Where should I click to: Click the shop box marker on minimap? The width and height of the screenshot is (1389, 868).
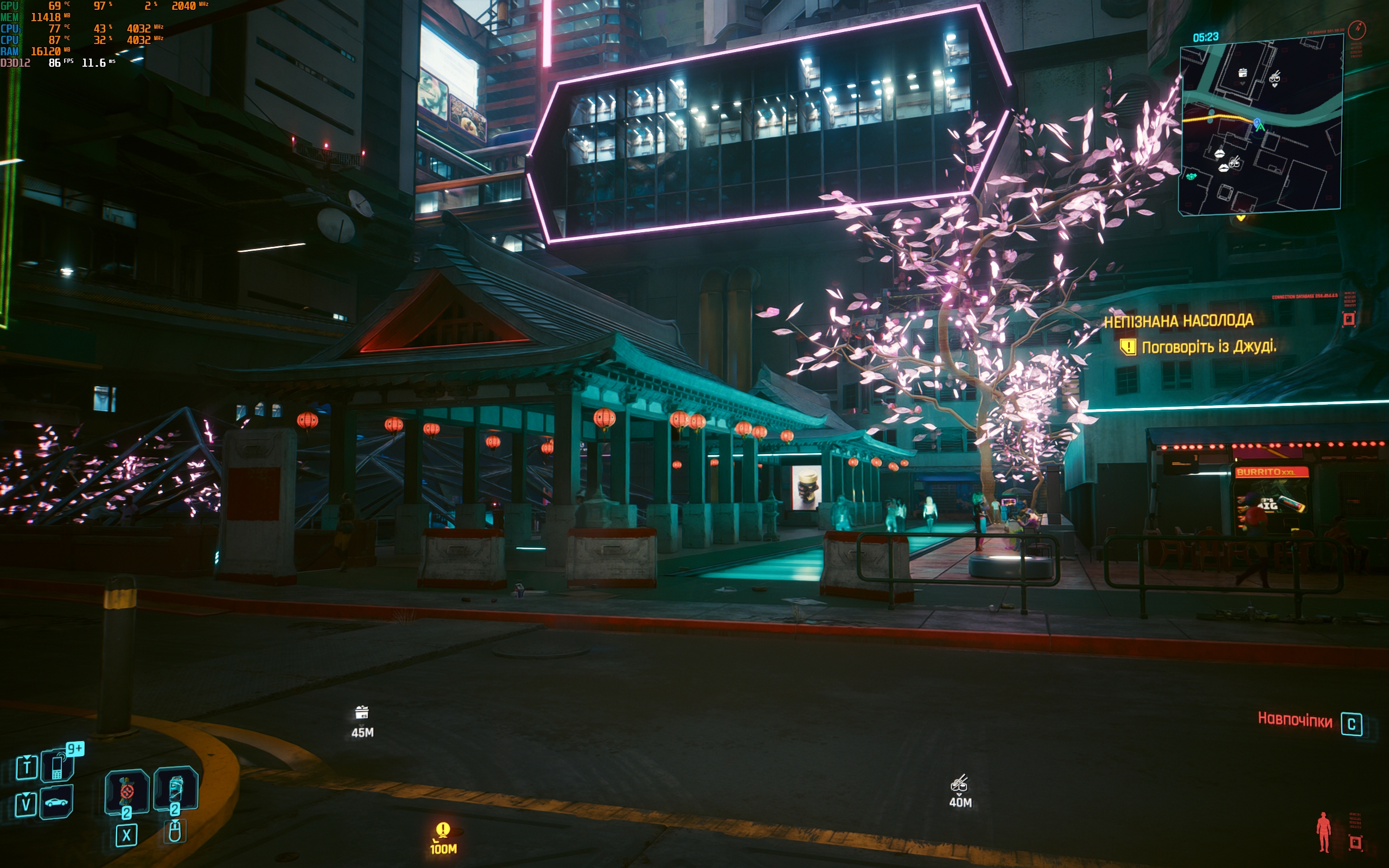1243,73
